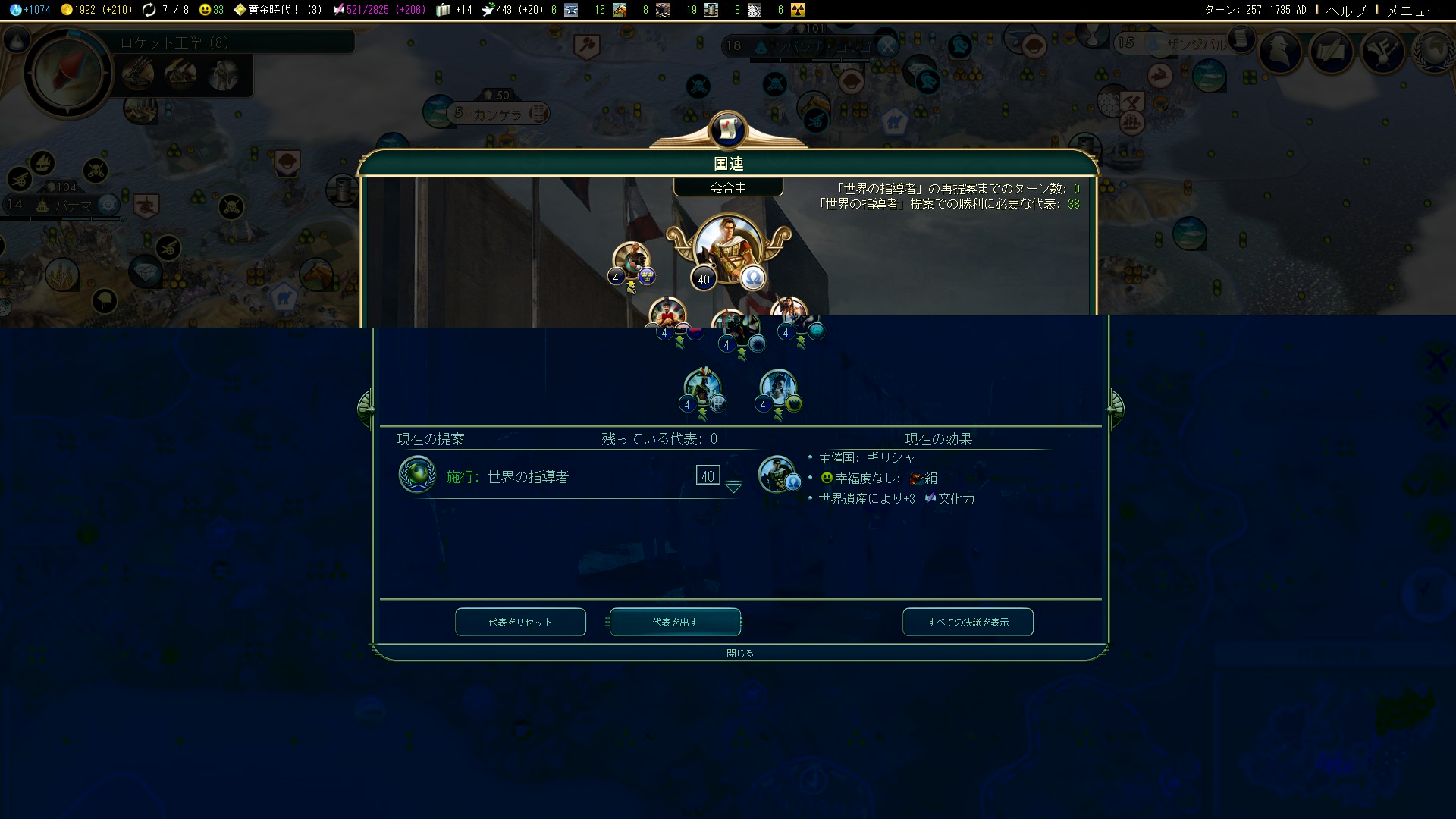Select the 世界の指導者 proposal globe icon
The image size is (1456, 819).
417,475
